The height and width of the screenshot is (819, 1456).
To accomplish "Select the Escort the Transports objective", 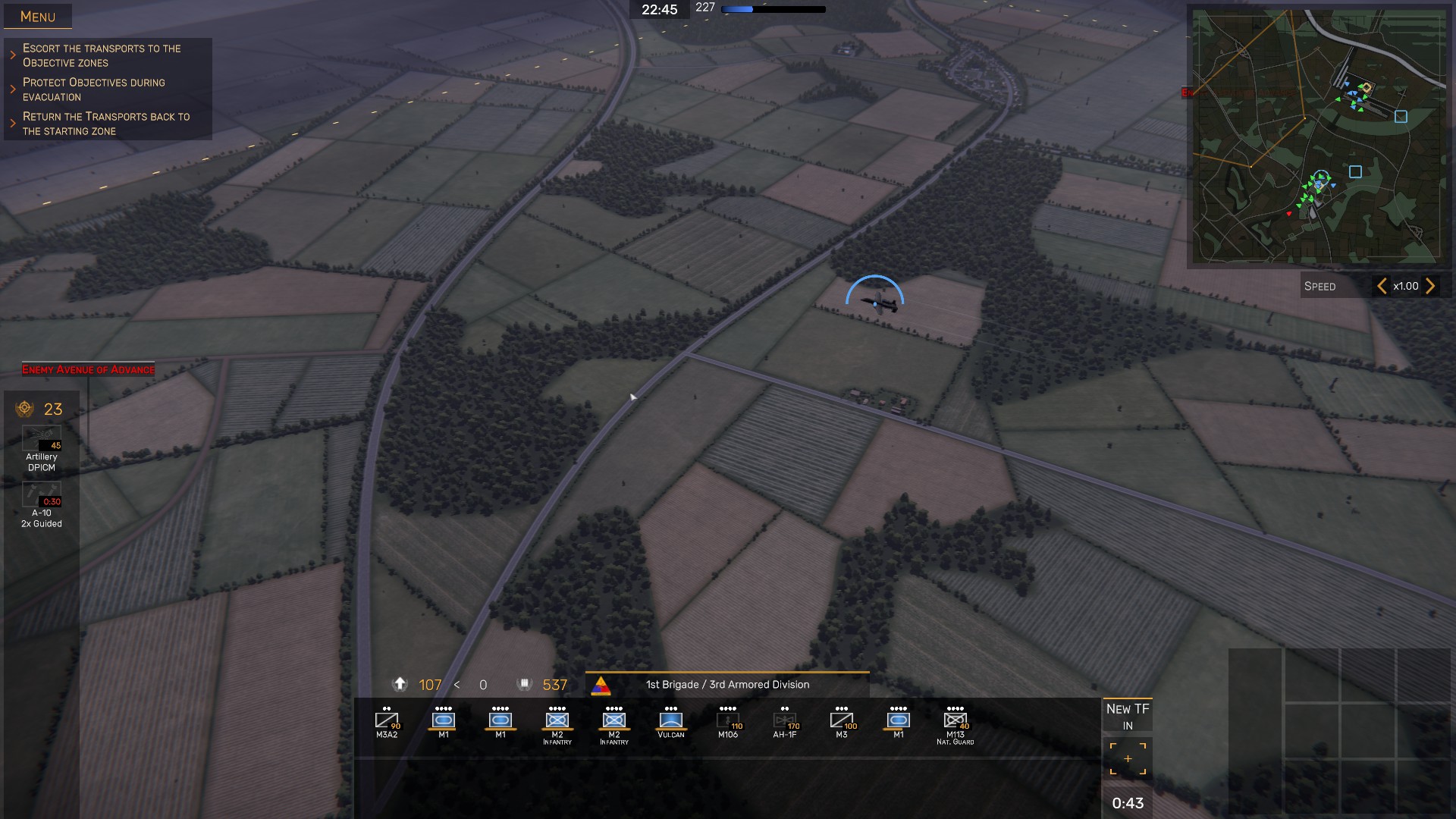I will click(102, 55).
